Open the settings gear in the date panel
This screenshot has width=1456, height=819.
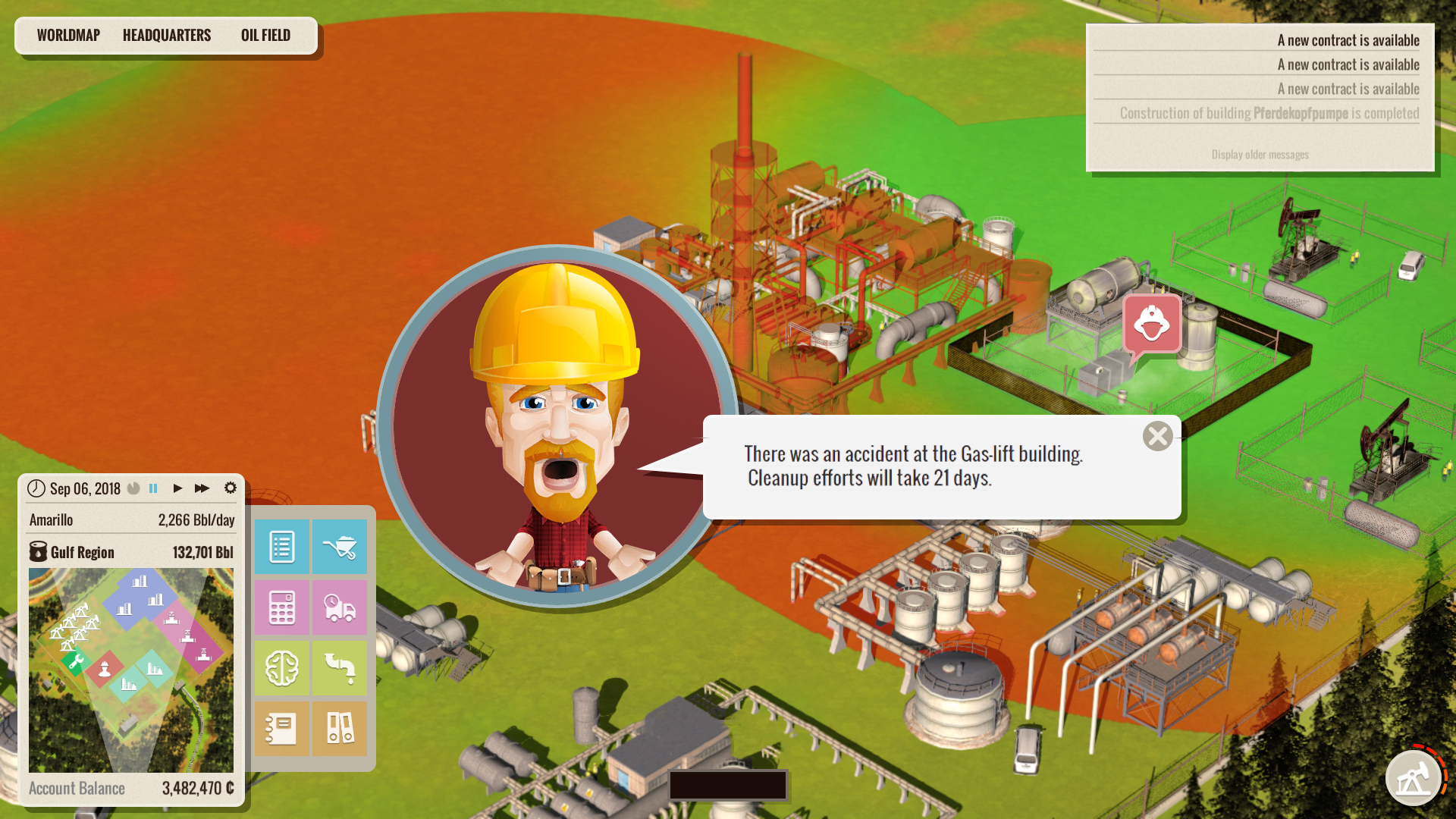(x=231, y=488)
